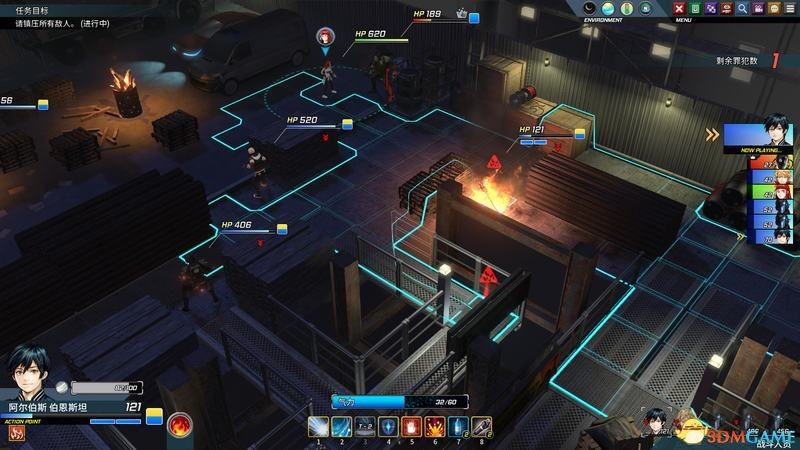Screen dimensions: 800x450
Task: Select the blue shield skill in slot 4
Action: point(388,427)
